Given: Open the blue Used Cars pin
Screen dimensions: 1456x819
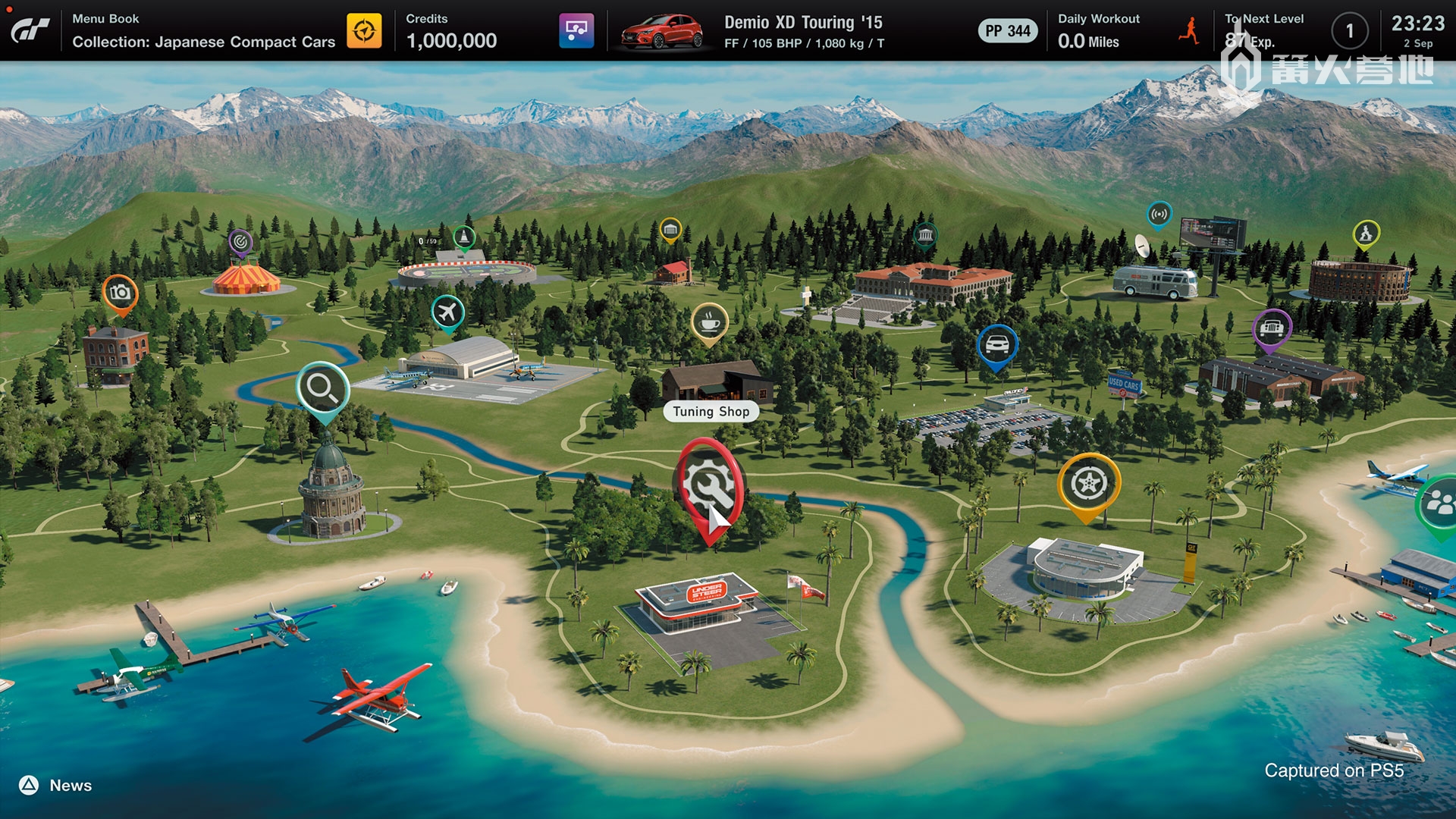Looking at the screenshot, I should 996,346.
